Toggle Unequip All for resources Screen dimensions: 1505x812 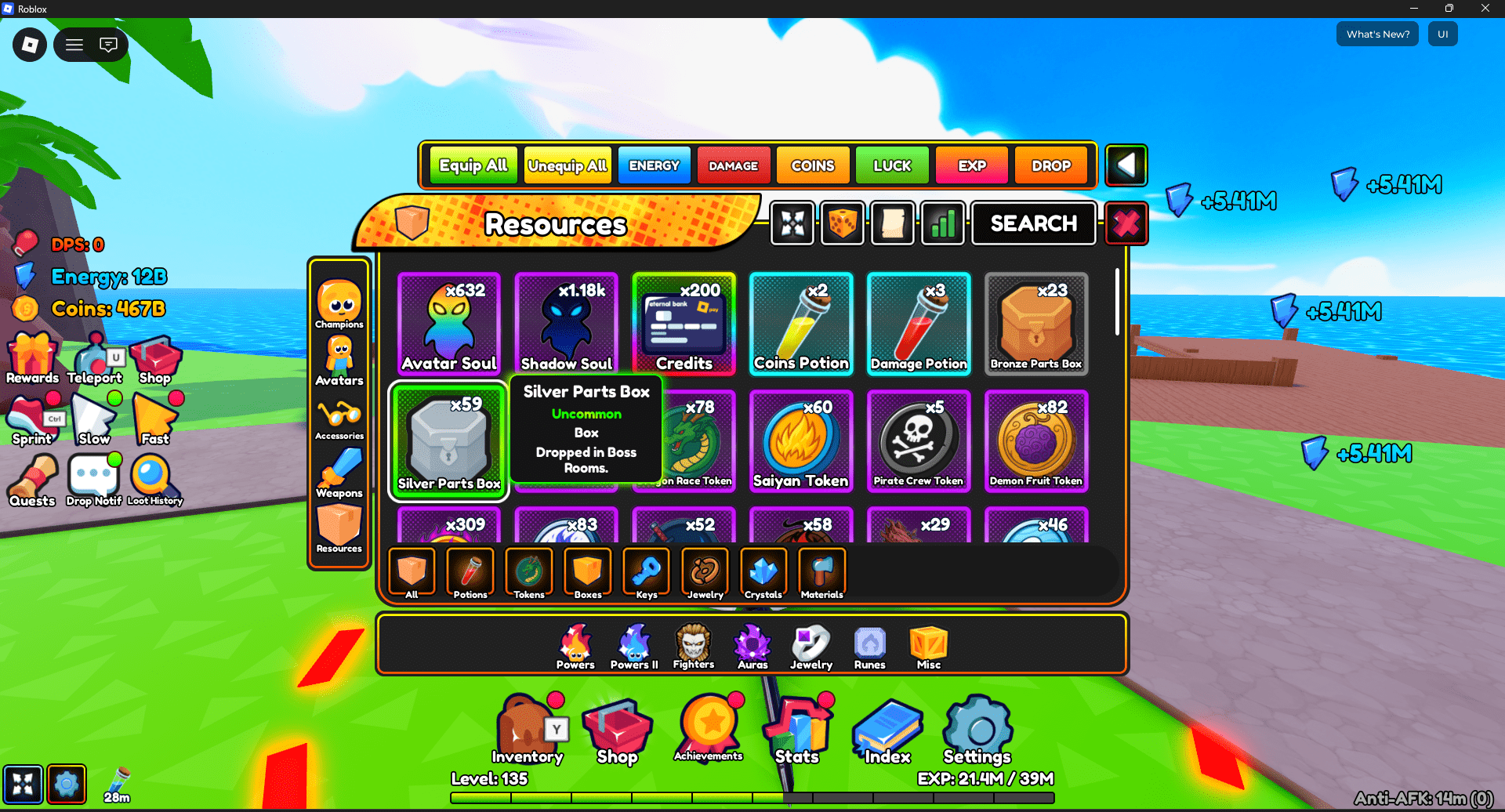point(567,165)
